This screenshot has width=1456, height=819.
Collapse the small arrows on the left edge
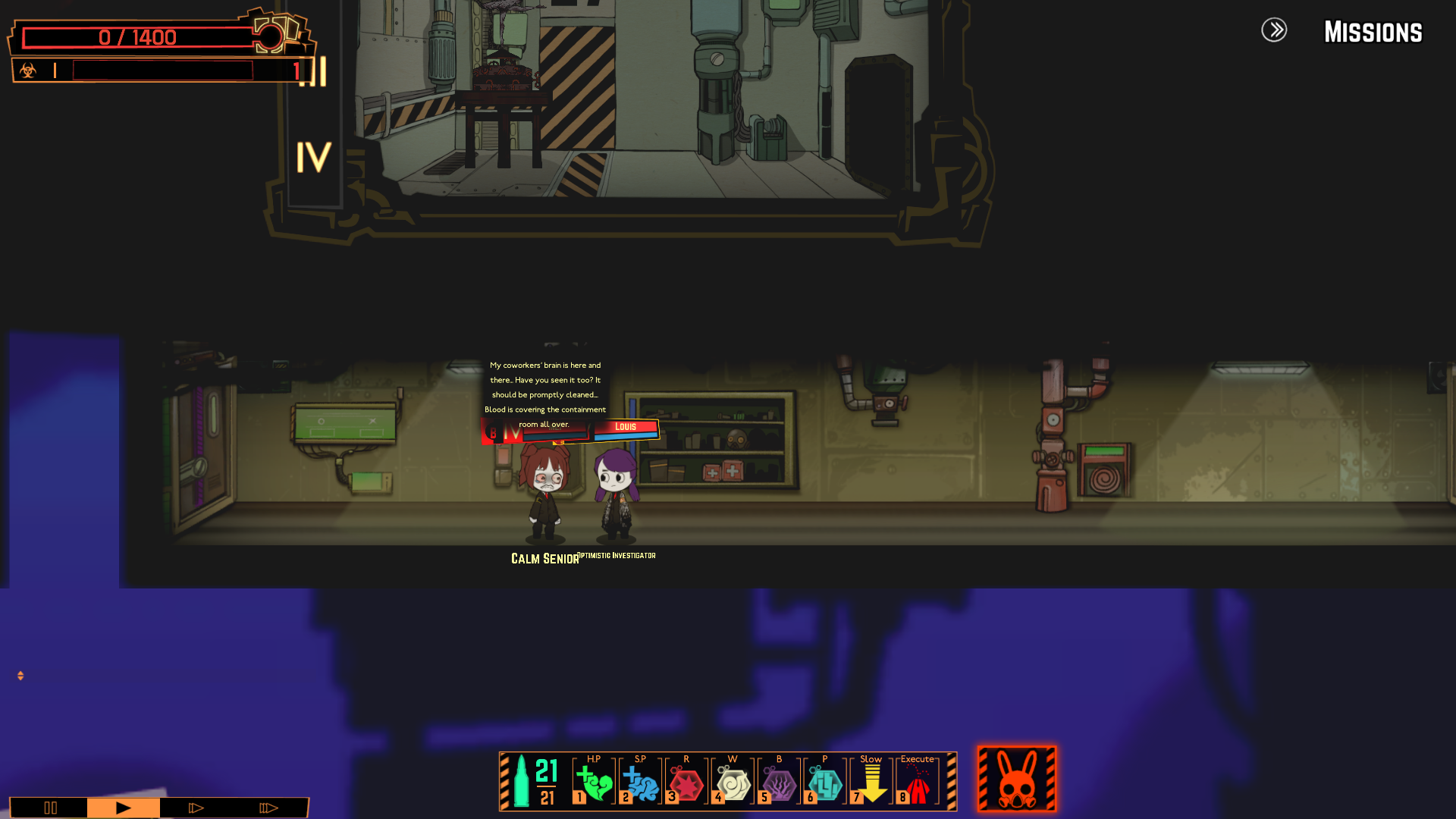point(20,673)
